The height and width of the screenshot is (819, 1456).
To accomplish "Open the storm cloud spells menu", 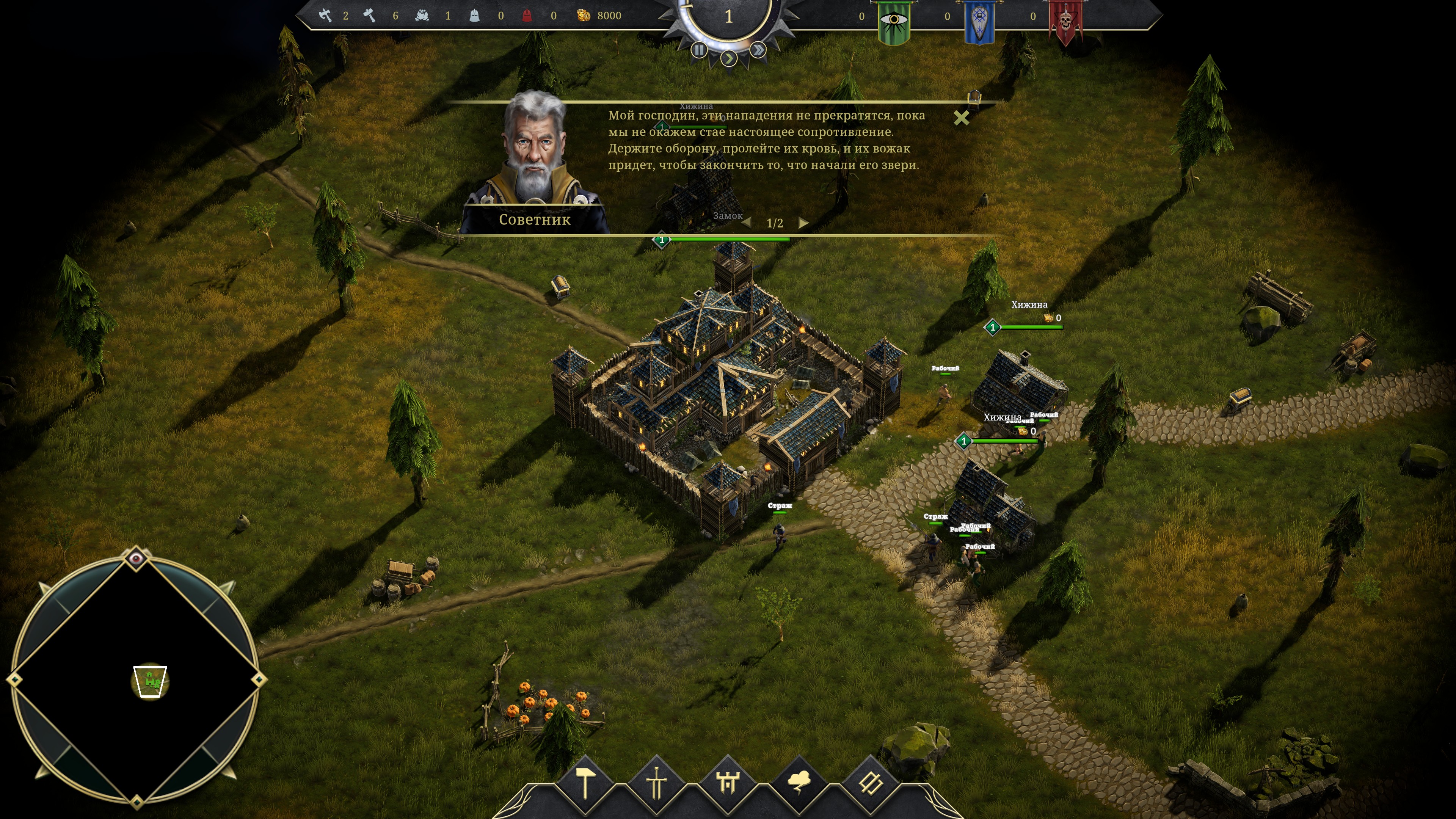I will point(799,783).
